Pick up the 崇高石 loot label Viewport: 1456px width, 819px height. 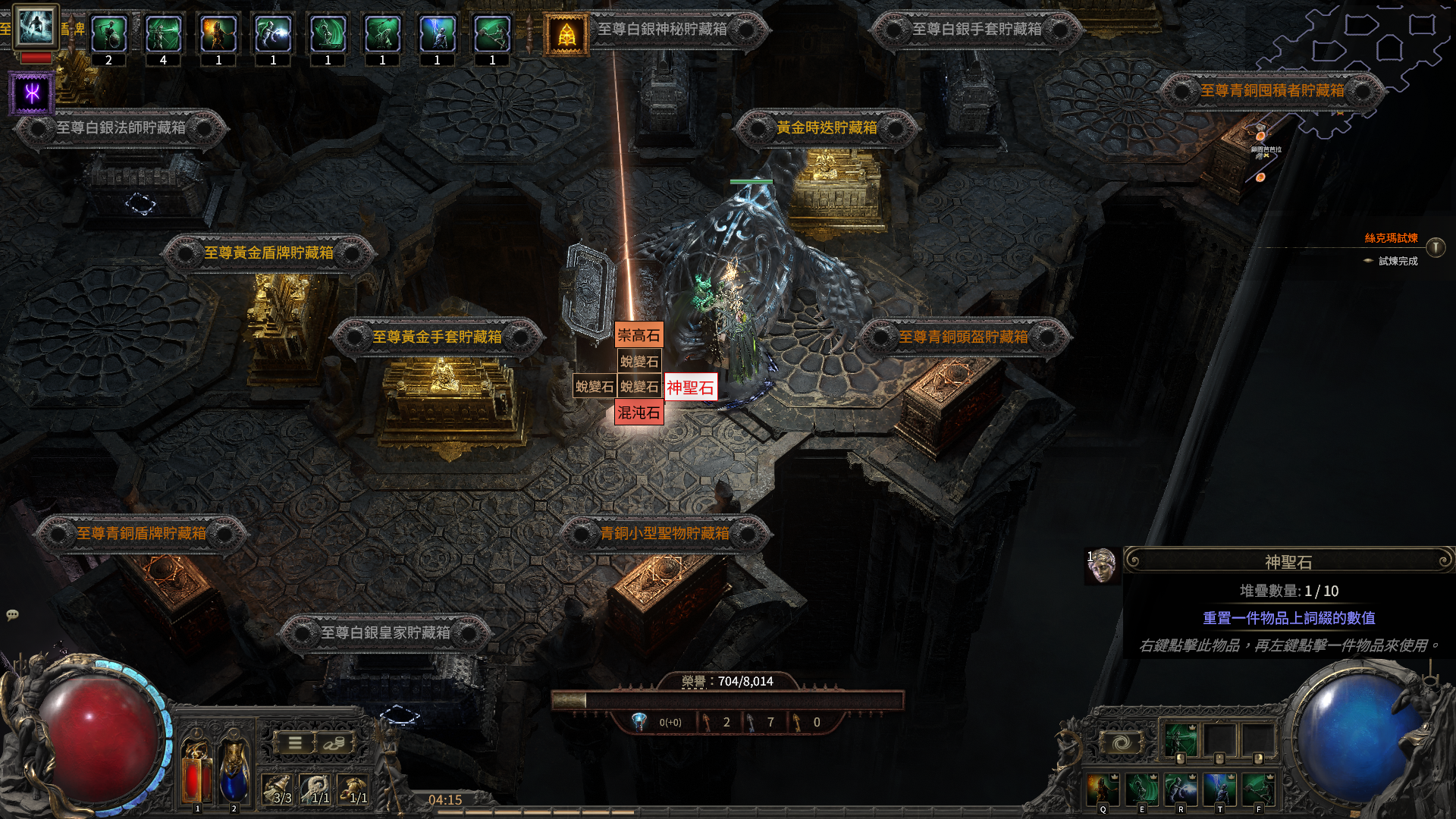pyautogui.click(x=639, y=335)
